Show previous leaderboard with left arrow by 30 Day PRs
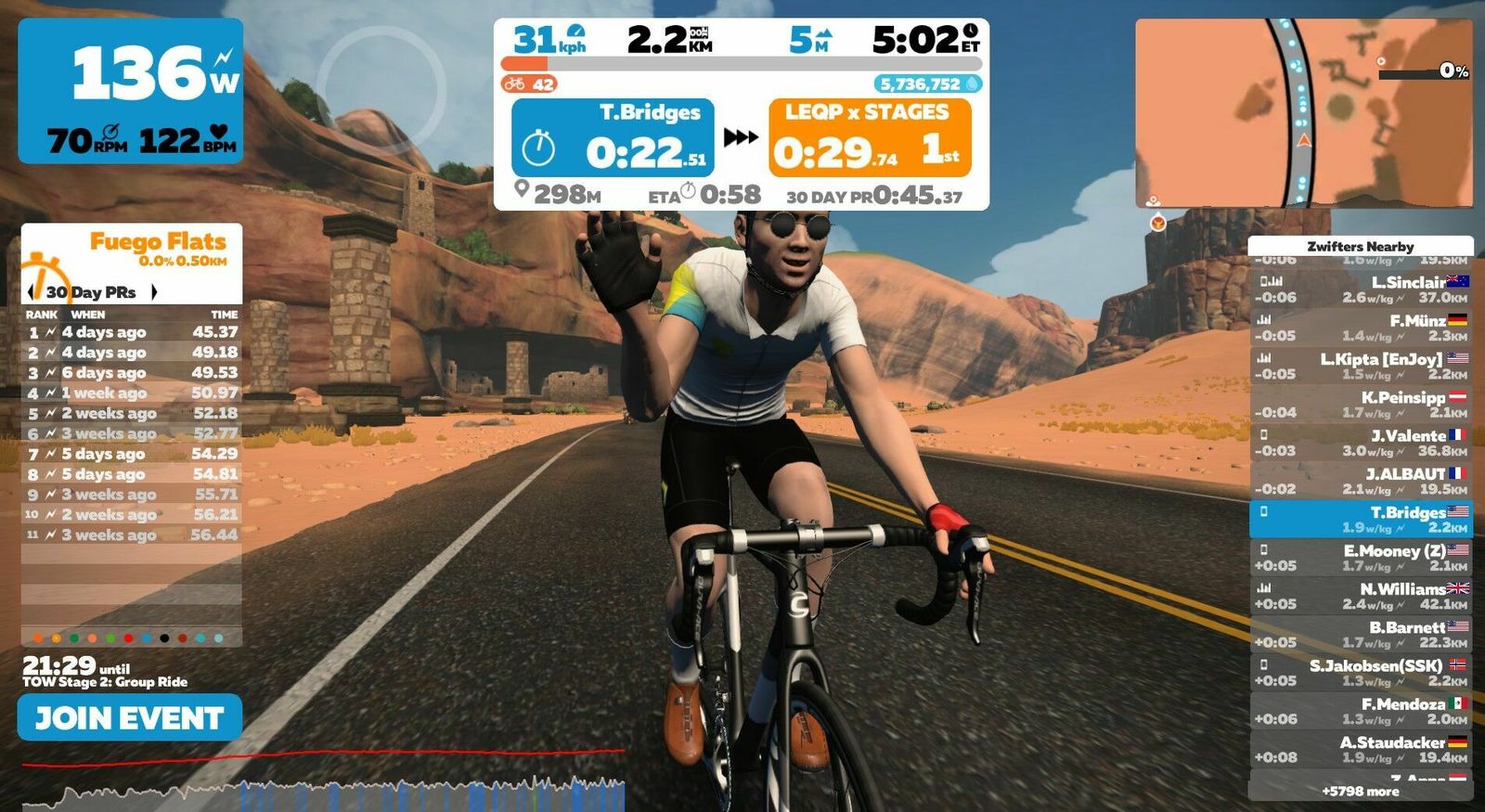Viewport: 1485px width, 812px height. tap(33, 292)
